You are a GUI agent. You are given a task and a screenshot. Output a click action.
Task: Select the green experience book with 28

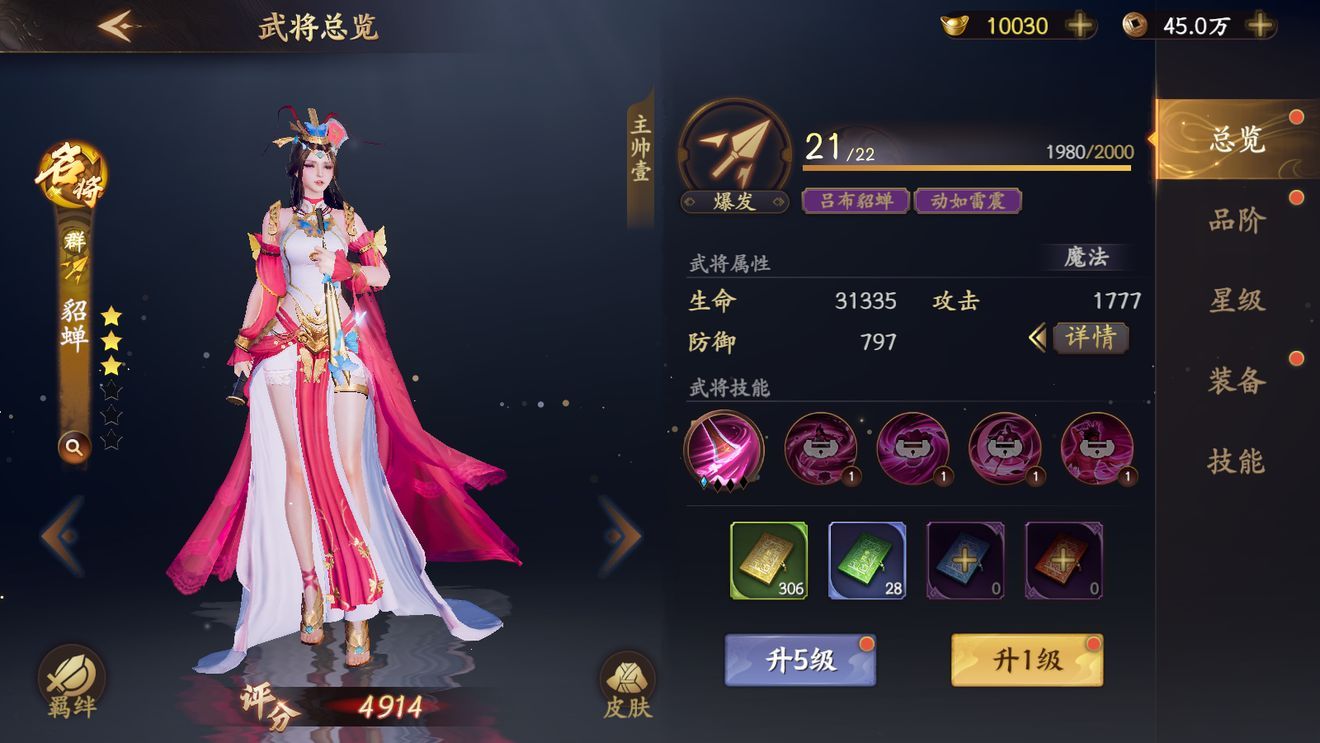[866, 560]
